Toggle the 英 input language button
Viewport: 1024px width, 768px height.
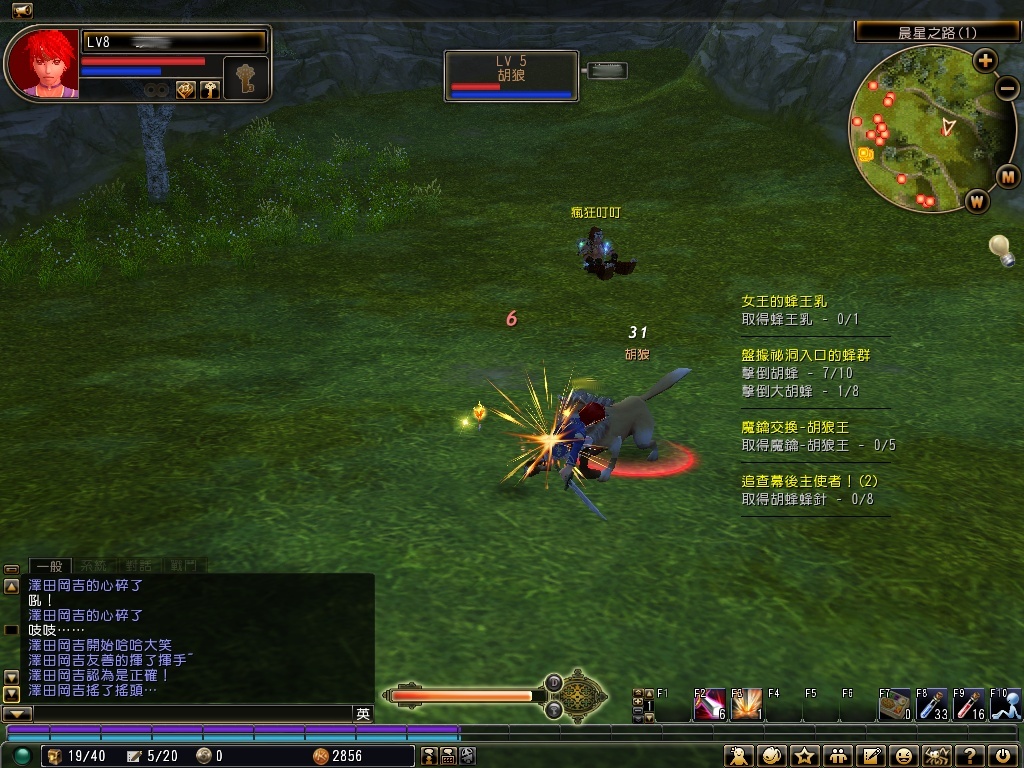(363, 714)
